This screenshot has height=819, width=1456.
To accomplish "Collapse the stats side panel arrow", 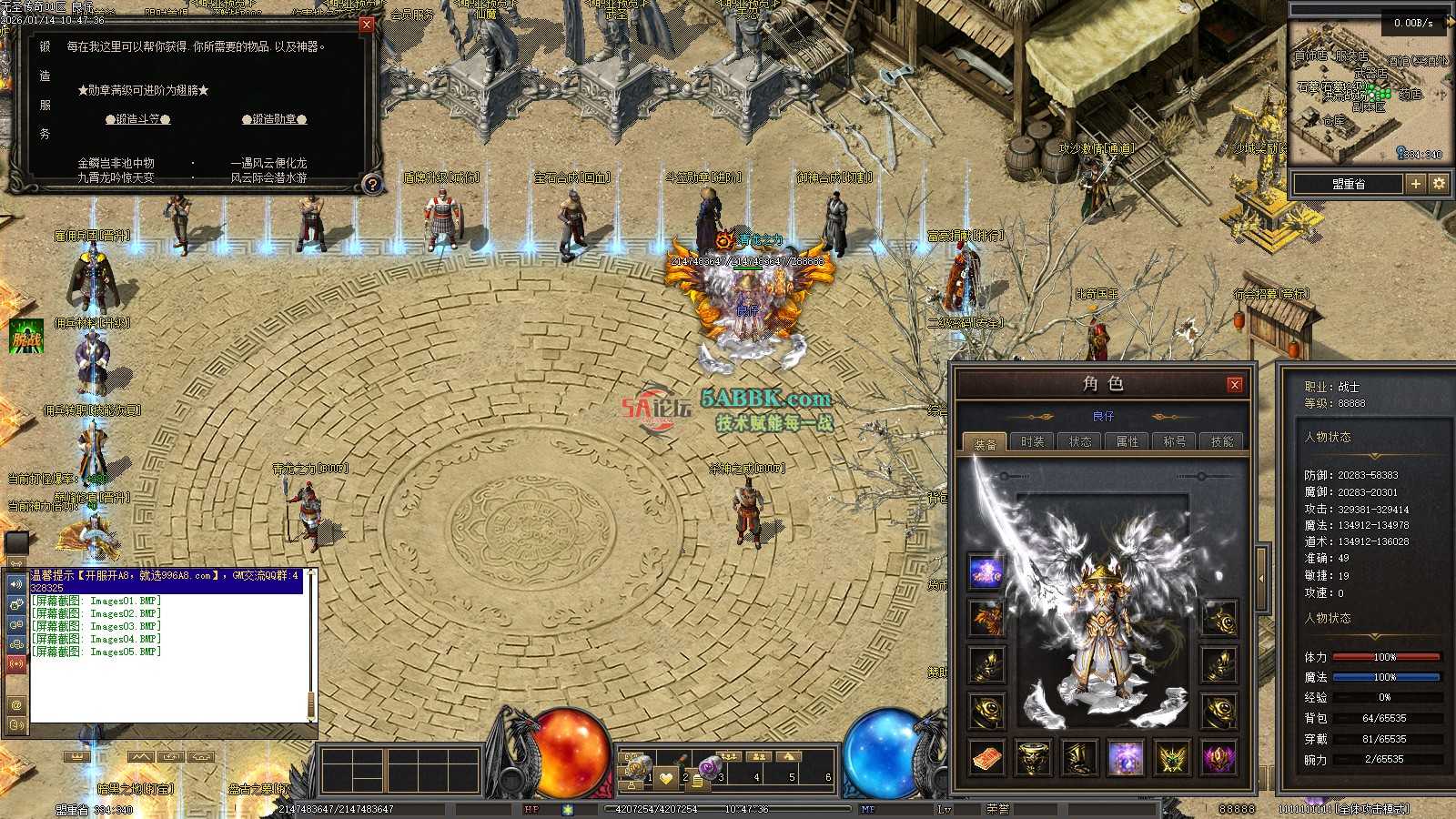I will [x=1262, y=578].
